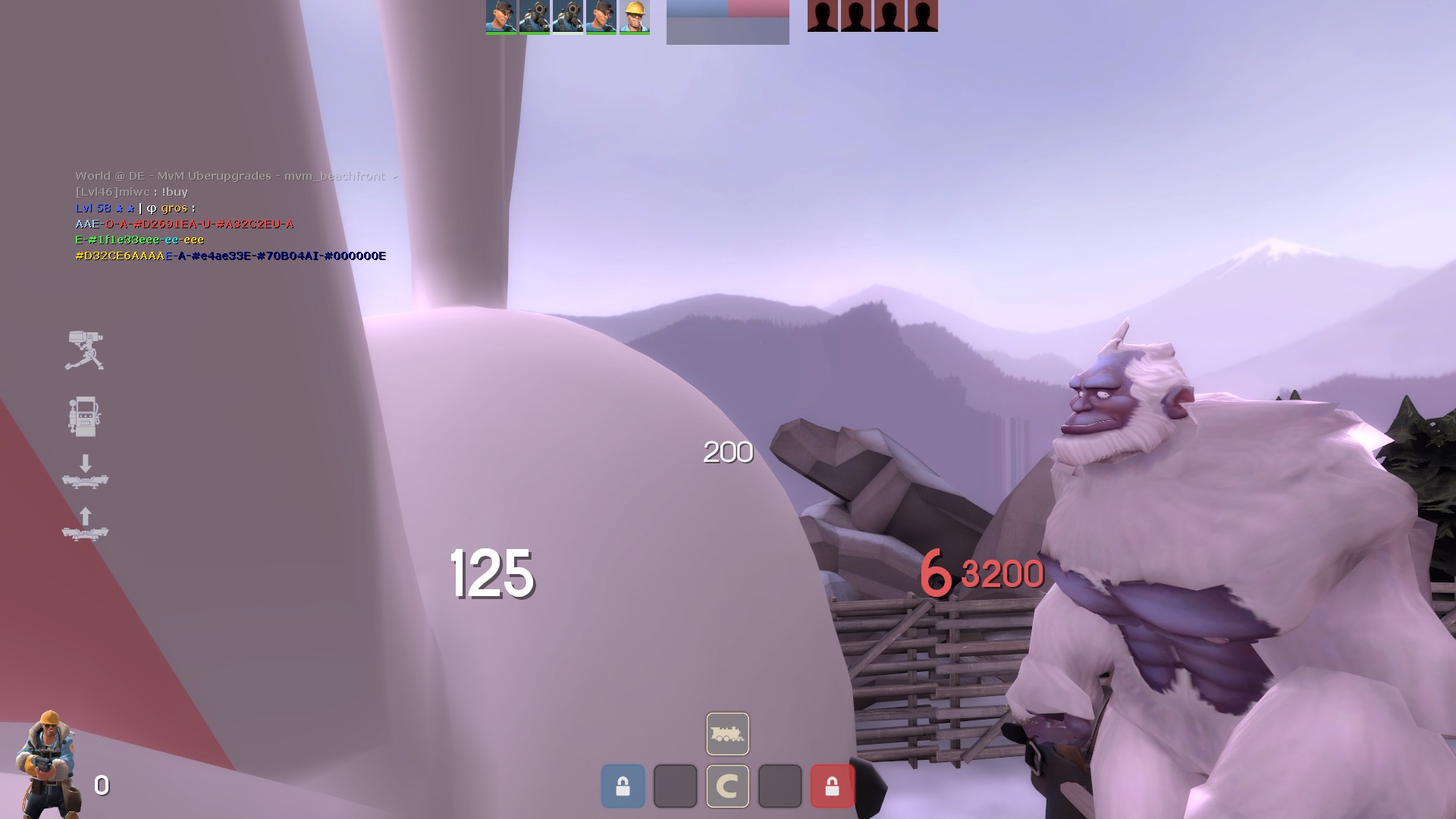Click the teleporter entrance icon with down arrow
The width and height of the screenshot is (1456, 819).
coord(85,472)
